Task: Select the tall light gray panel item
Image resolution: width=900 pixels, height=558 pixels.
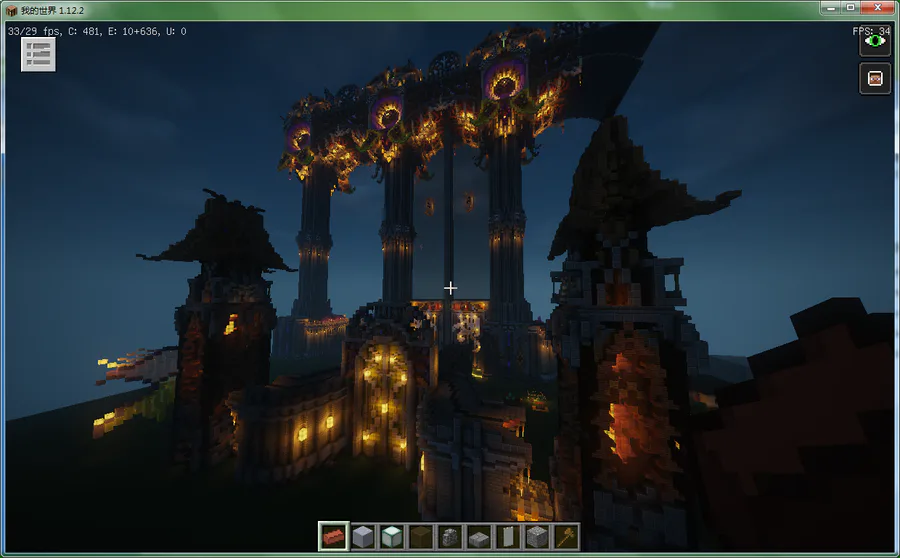Action: tap(508, 536)
